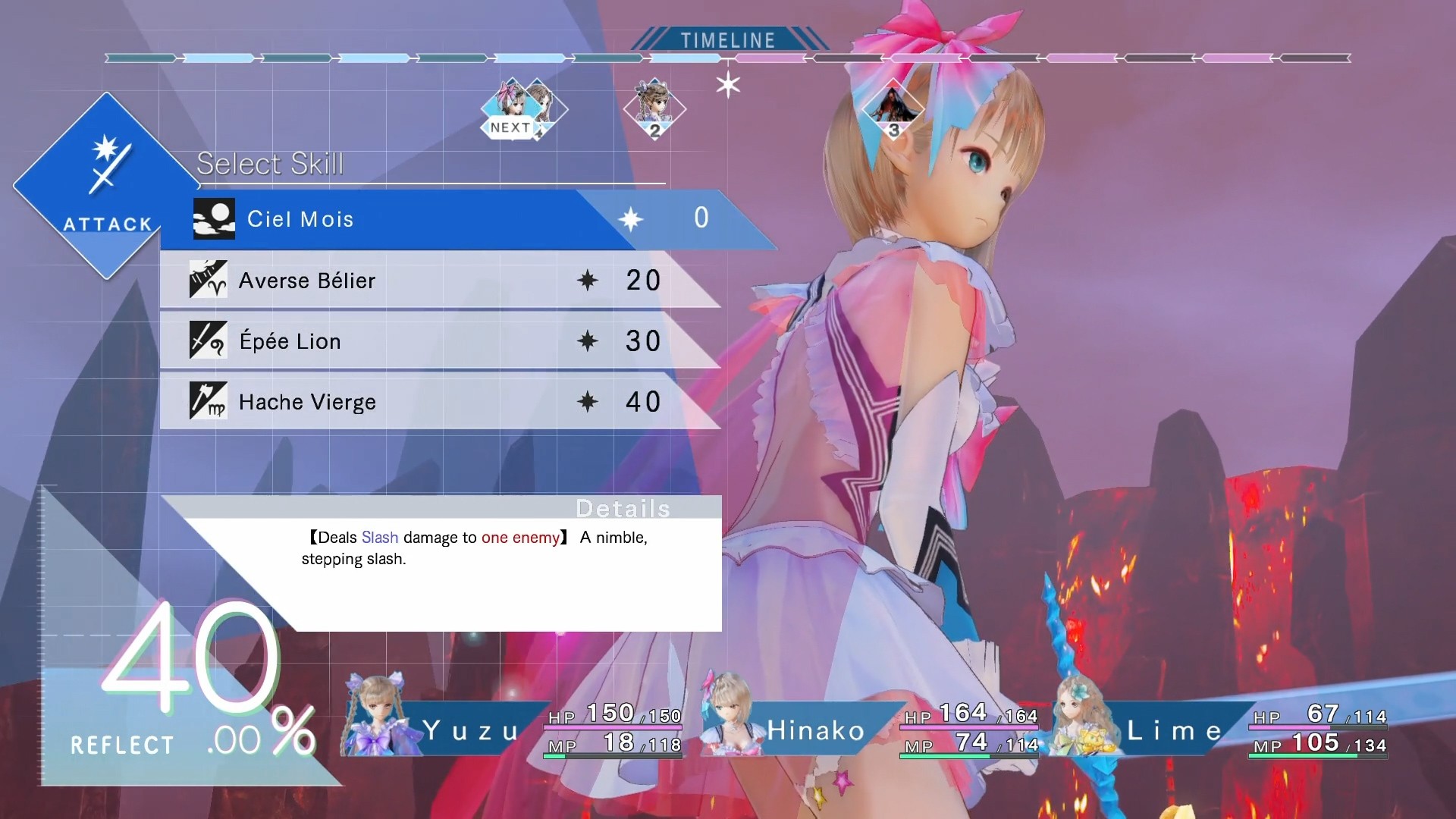Viewport: 1456px width, 819px height.
Task: Click Yuzu's HP bar
Action: coord(614,726)
